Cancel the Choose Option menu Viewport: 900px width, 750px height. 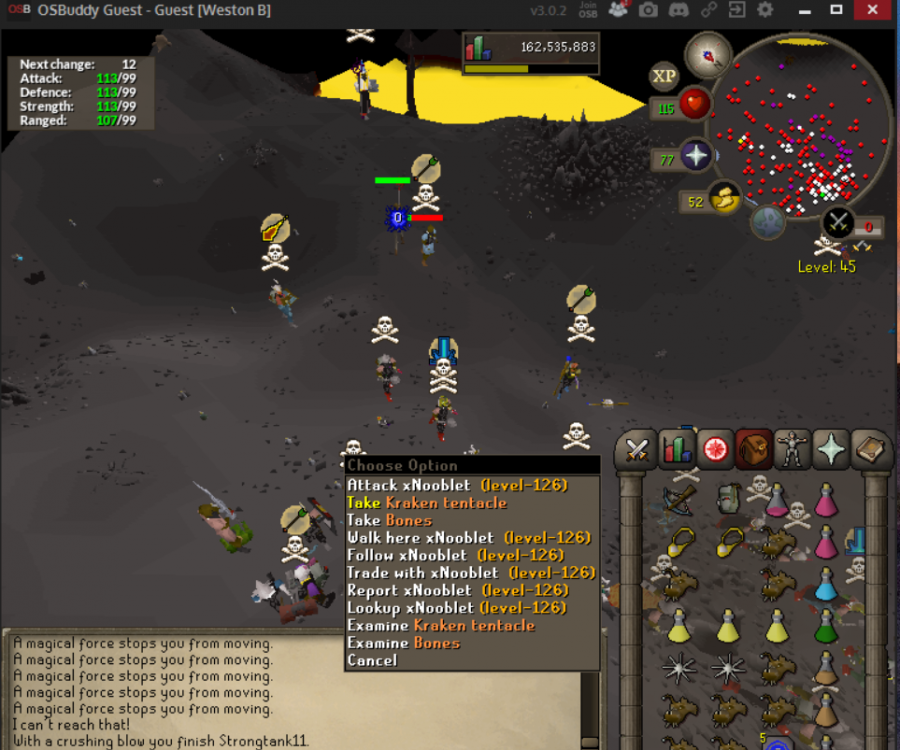372,660
